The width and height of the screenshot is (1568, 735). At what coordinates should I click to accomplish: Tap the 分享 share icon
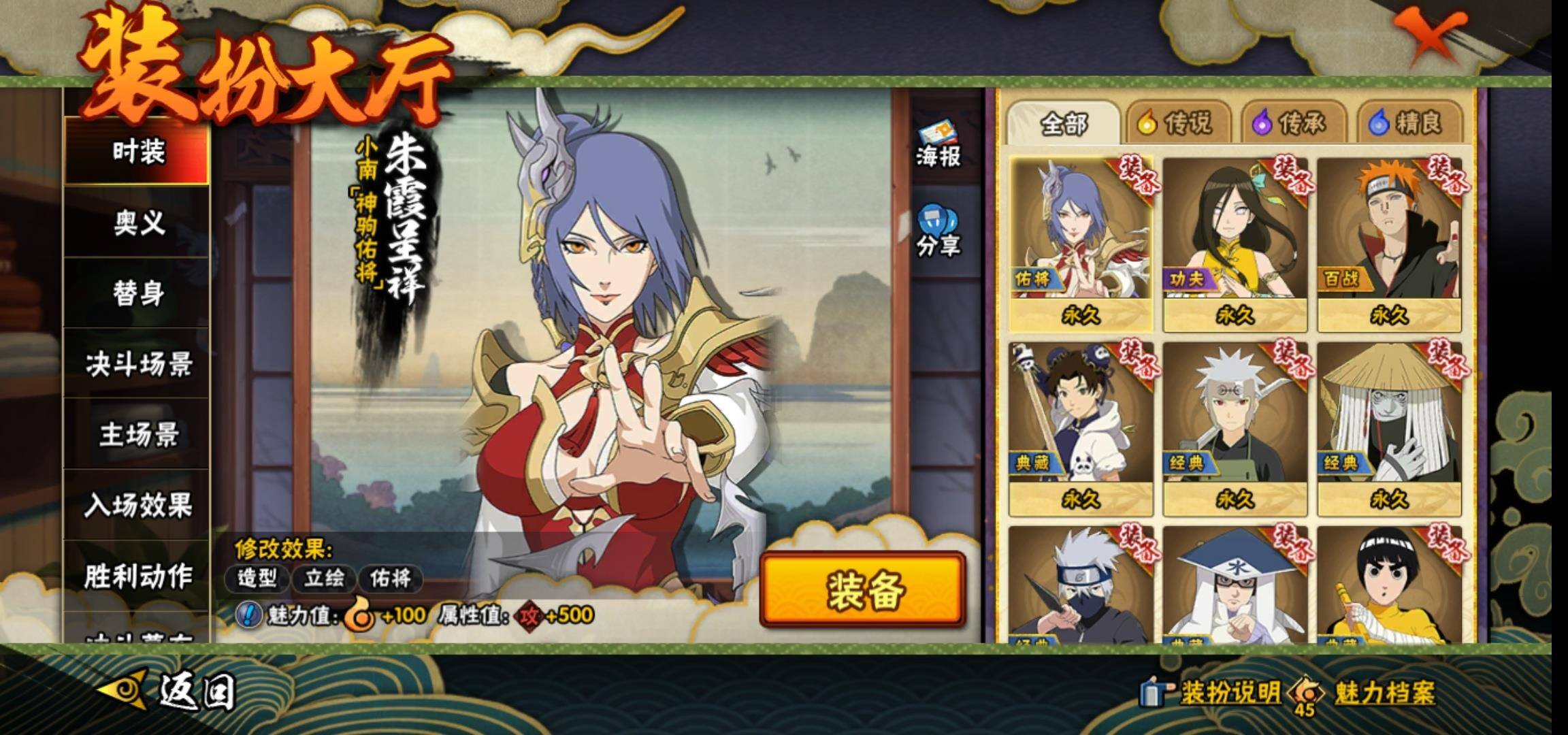tap(938, 231)
